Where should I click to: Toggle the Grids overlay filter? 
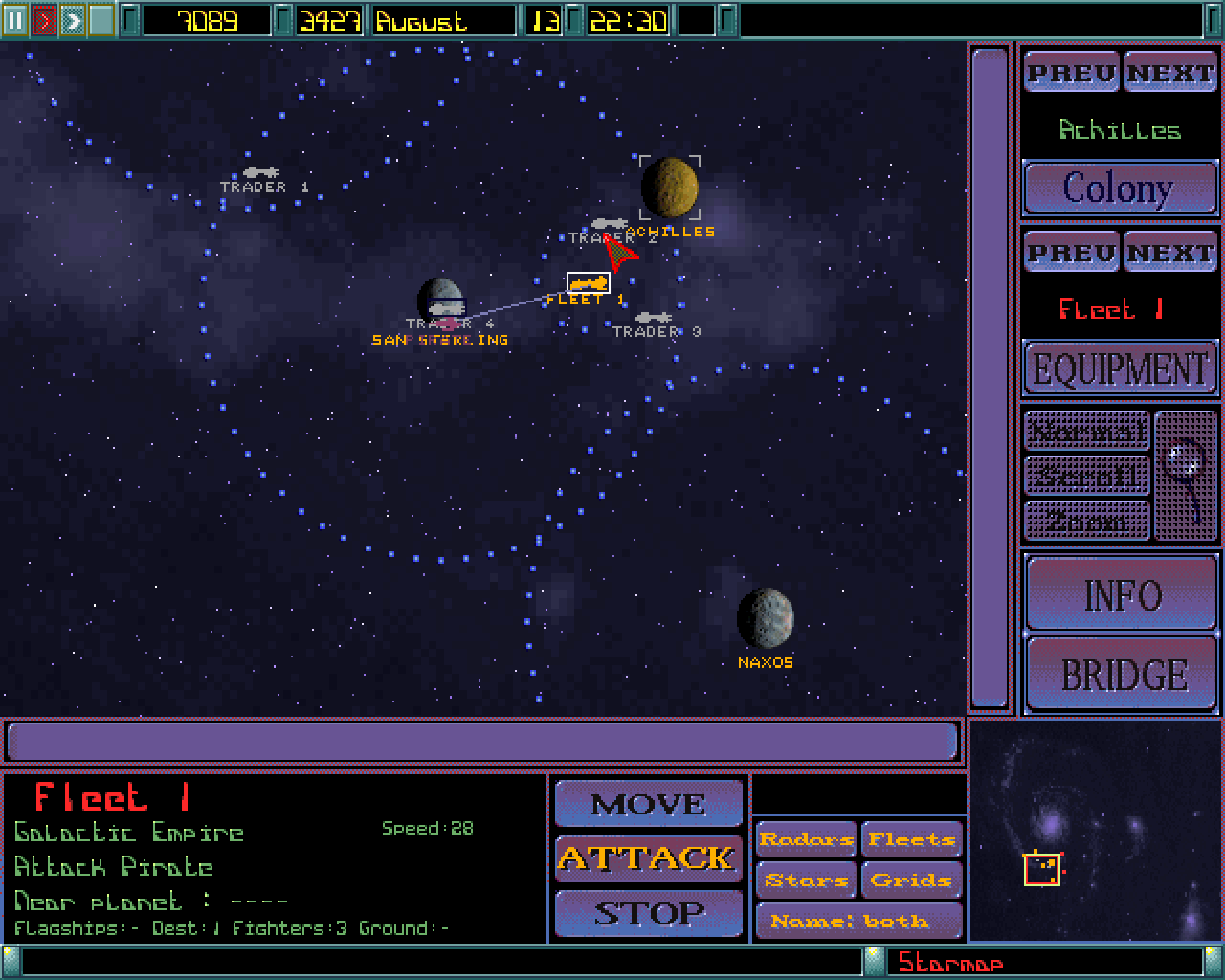[911, 880]
